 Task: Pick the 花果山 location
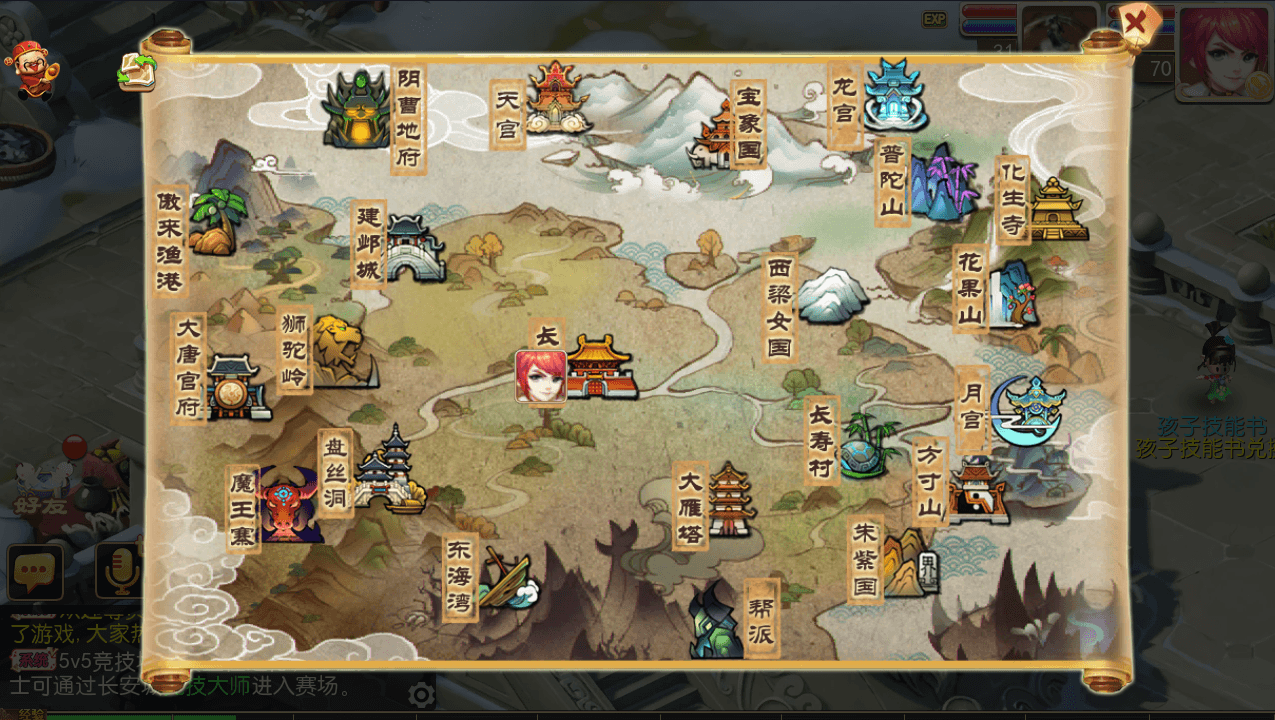[1010, 294]
